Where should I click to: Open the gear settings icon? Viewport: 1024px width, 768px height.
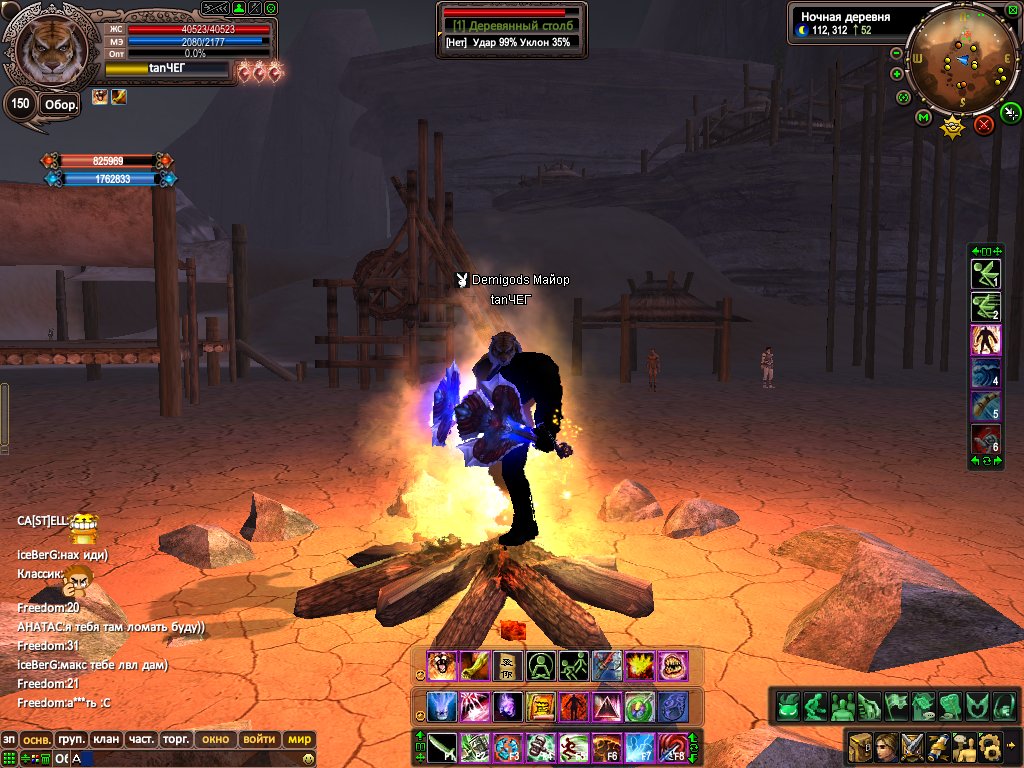click(x=990, y=745)
